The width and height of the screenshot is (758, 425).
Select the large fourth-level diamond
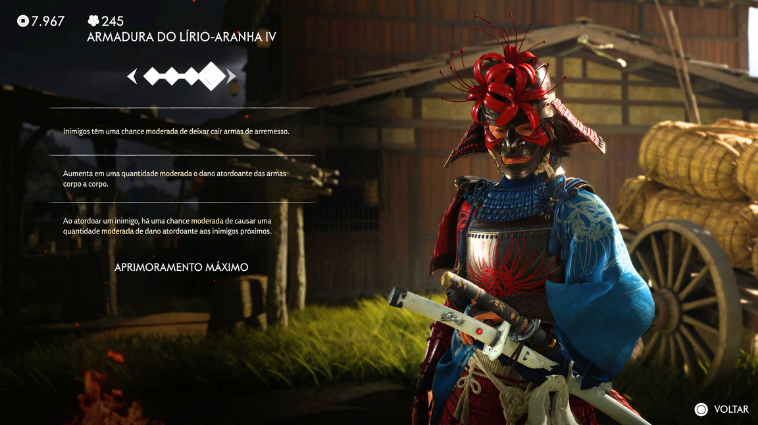212,76
